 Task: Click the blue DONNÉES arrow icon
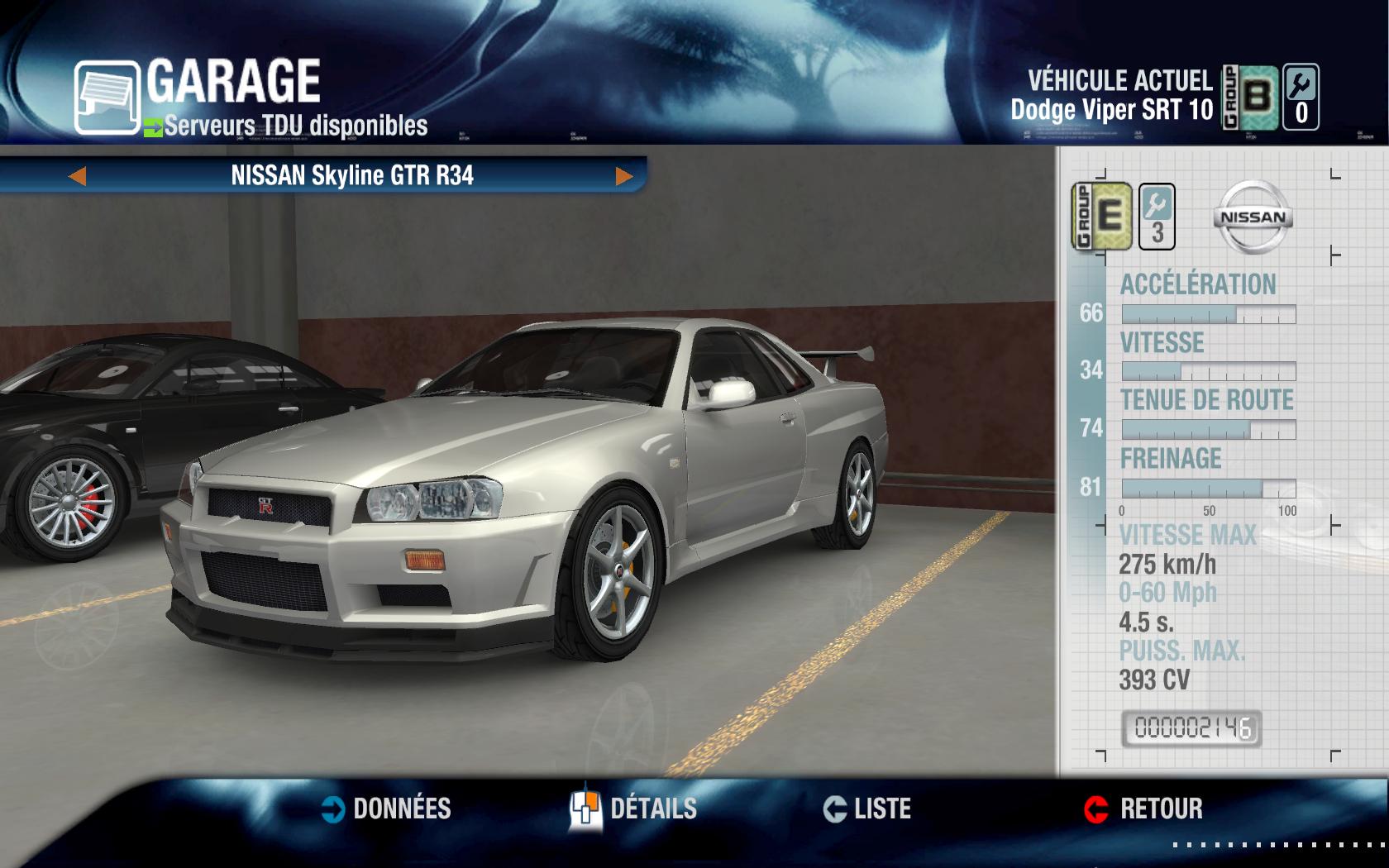(x=334, y=810)
